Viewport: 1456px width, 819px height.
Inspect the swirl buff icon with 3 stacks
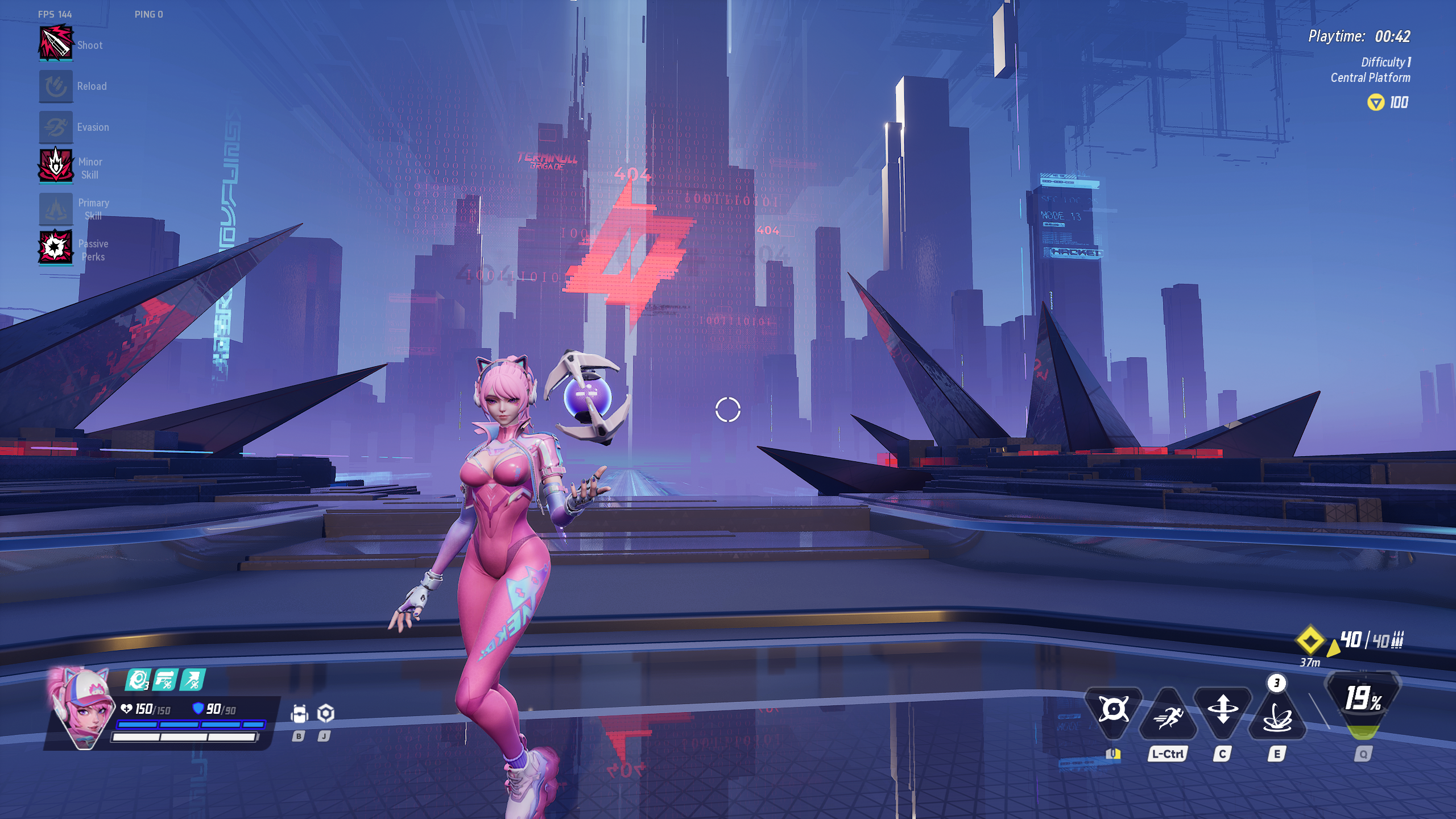pos(138,680)
